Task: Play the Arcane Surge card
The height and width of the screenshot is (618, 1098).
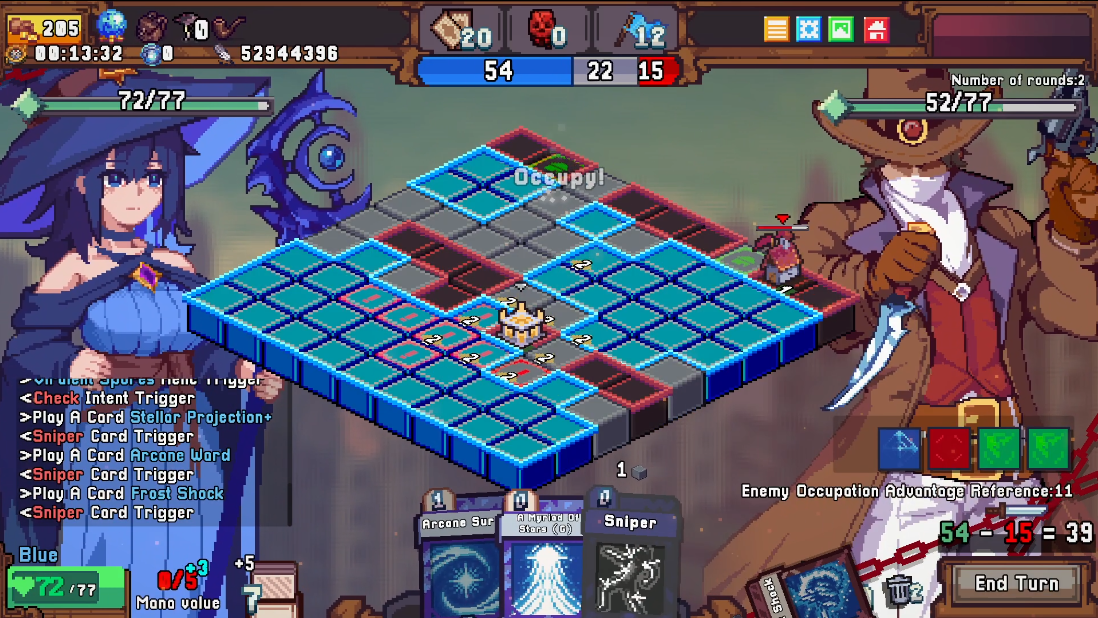Action: 457,565
